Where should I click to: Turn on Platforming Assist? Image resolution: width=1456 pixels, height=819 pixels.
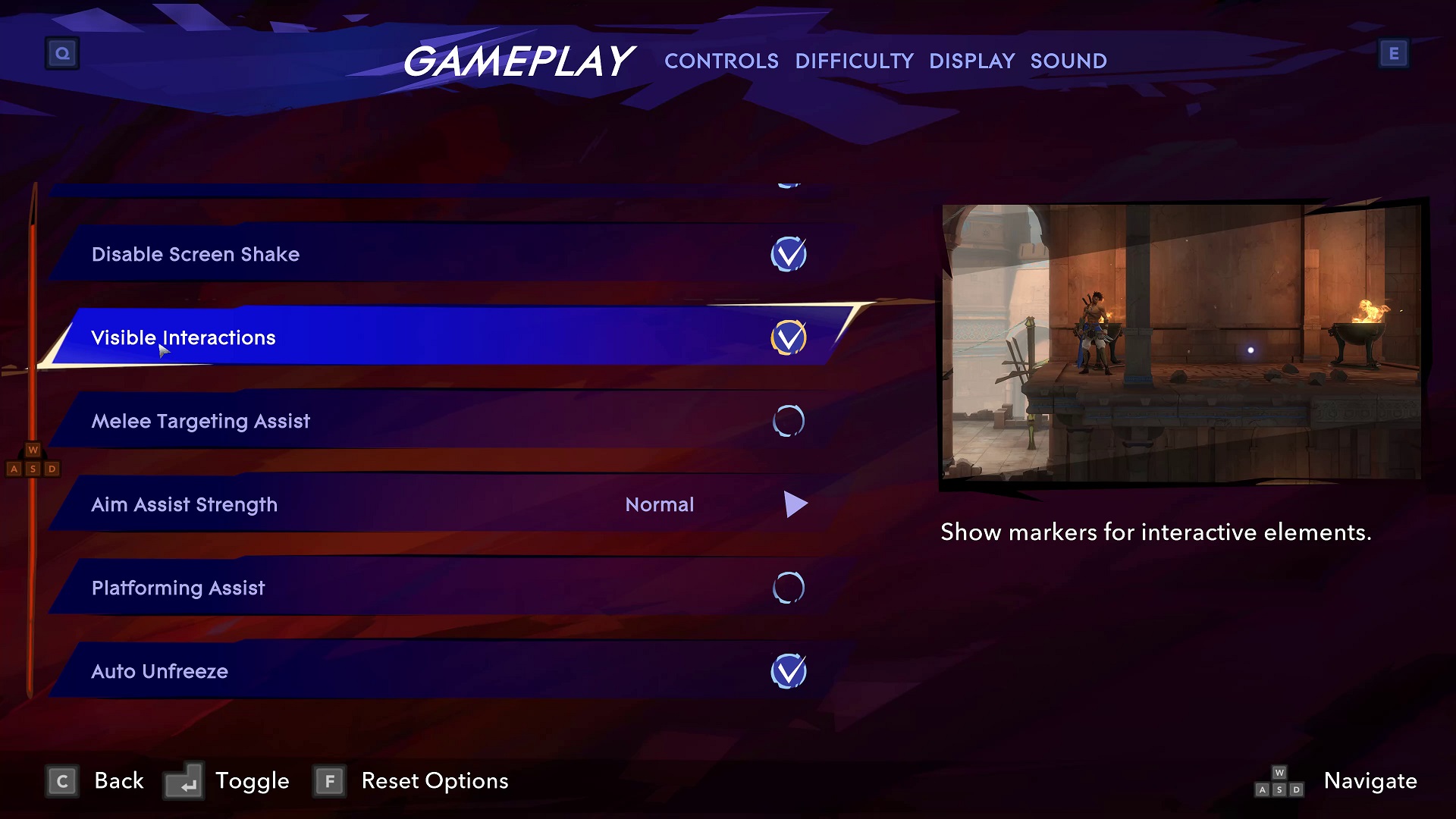click(x=789, y=587)
